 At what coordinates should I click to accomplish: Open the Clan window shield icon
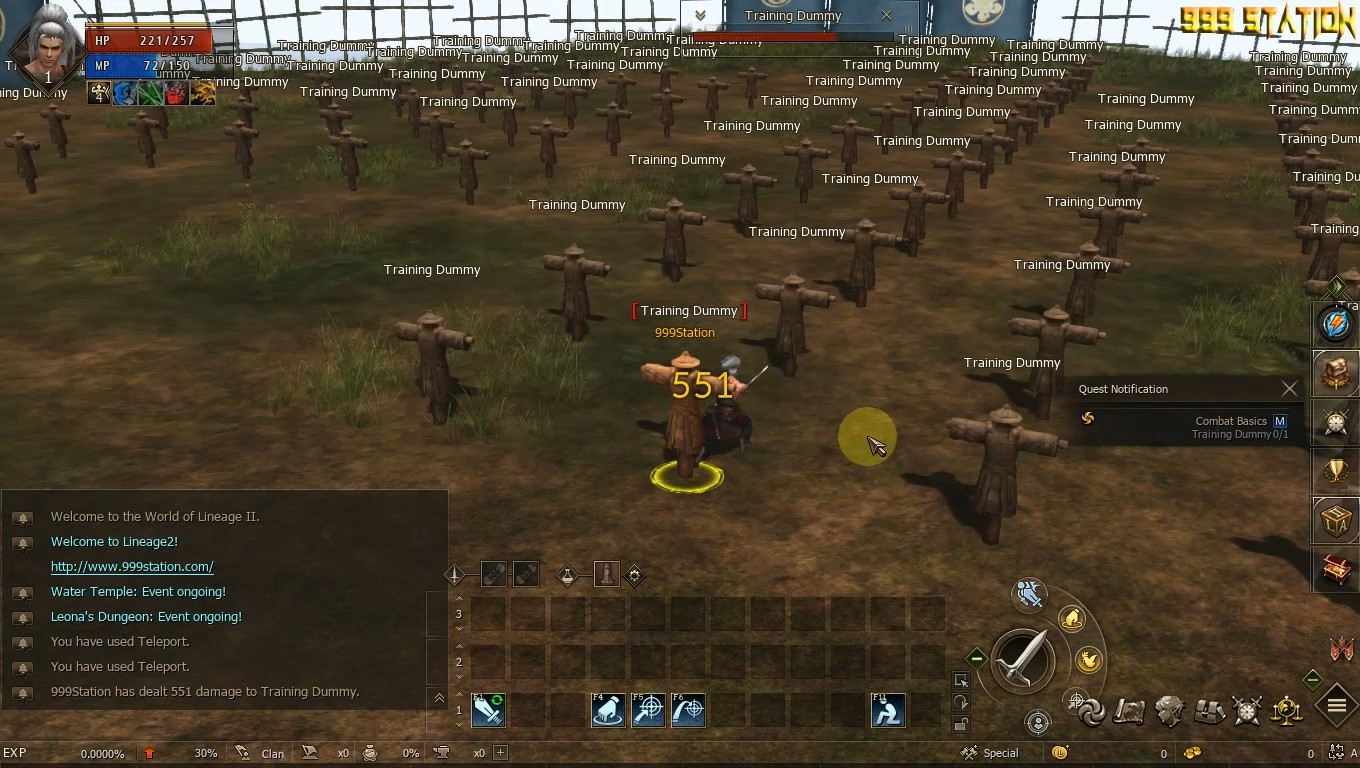1248,711
